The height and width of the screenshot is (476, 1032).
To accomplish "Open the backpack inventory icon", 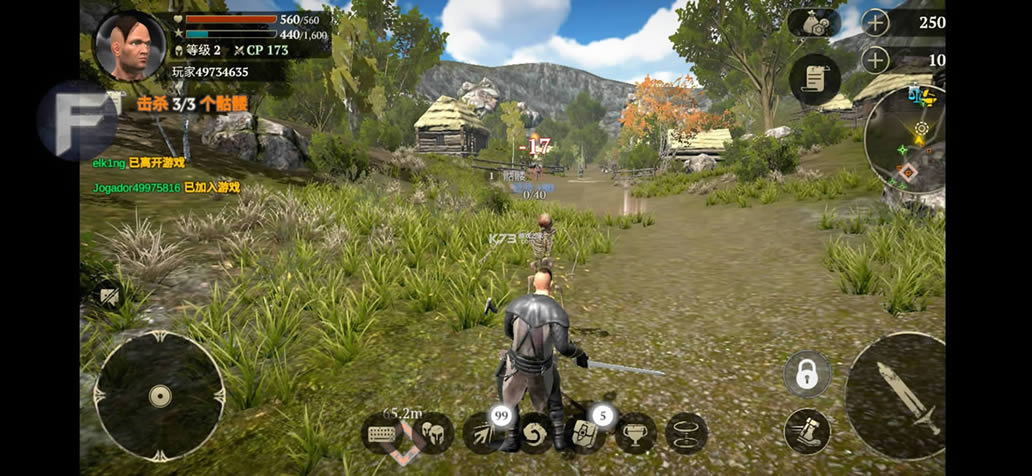I will pos(585,434).
